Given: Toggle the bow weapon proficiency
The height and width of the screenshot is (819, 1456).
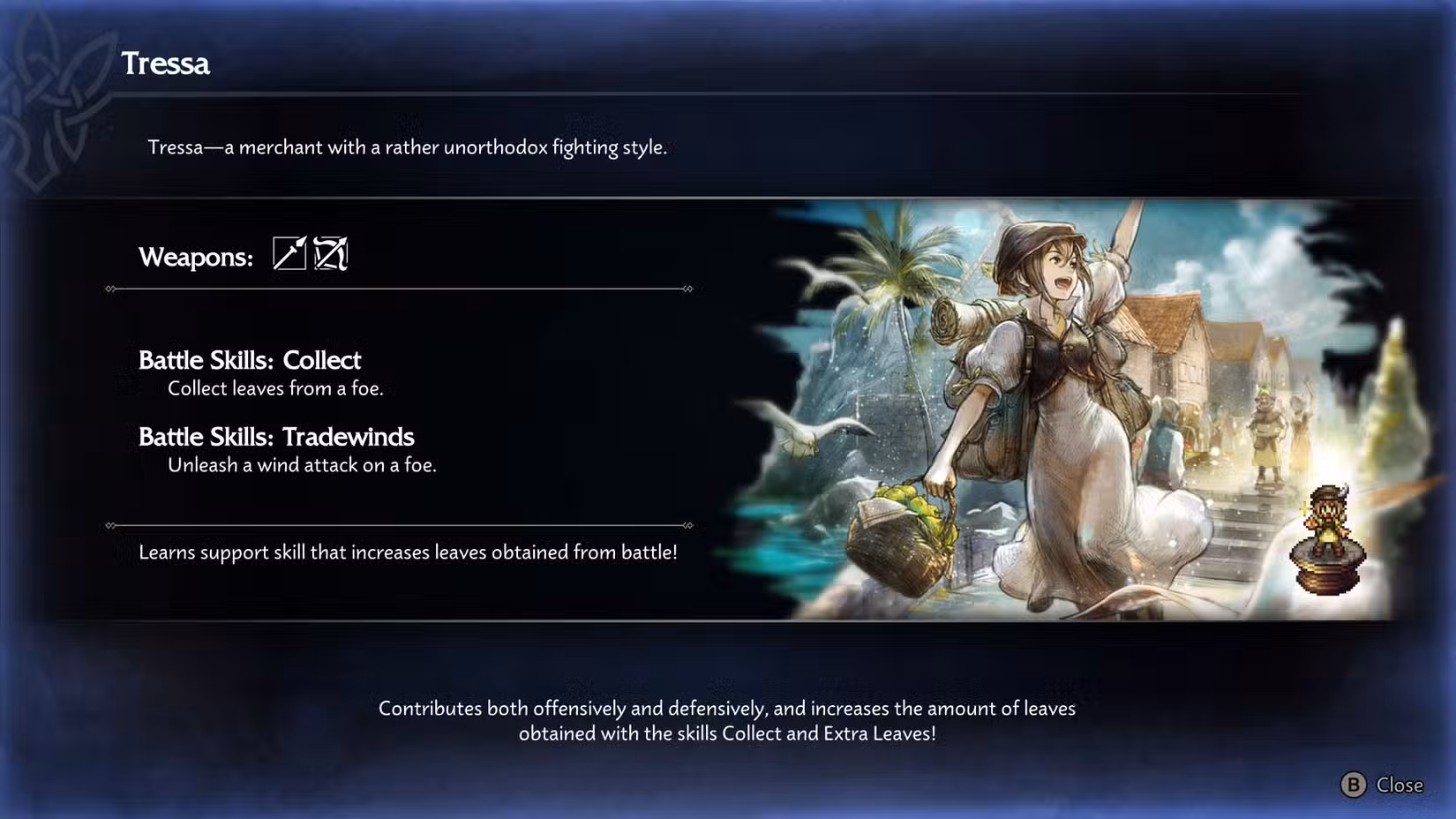Looking at the screenshot, I should coord(330,255).
